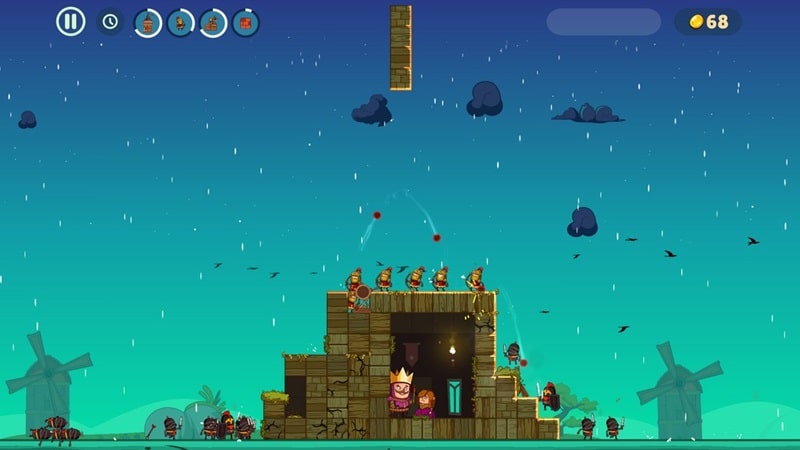Select the tower building icon
800x450 pixels.
point(148,22)
